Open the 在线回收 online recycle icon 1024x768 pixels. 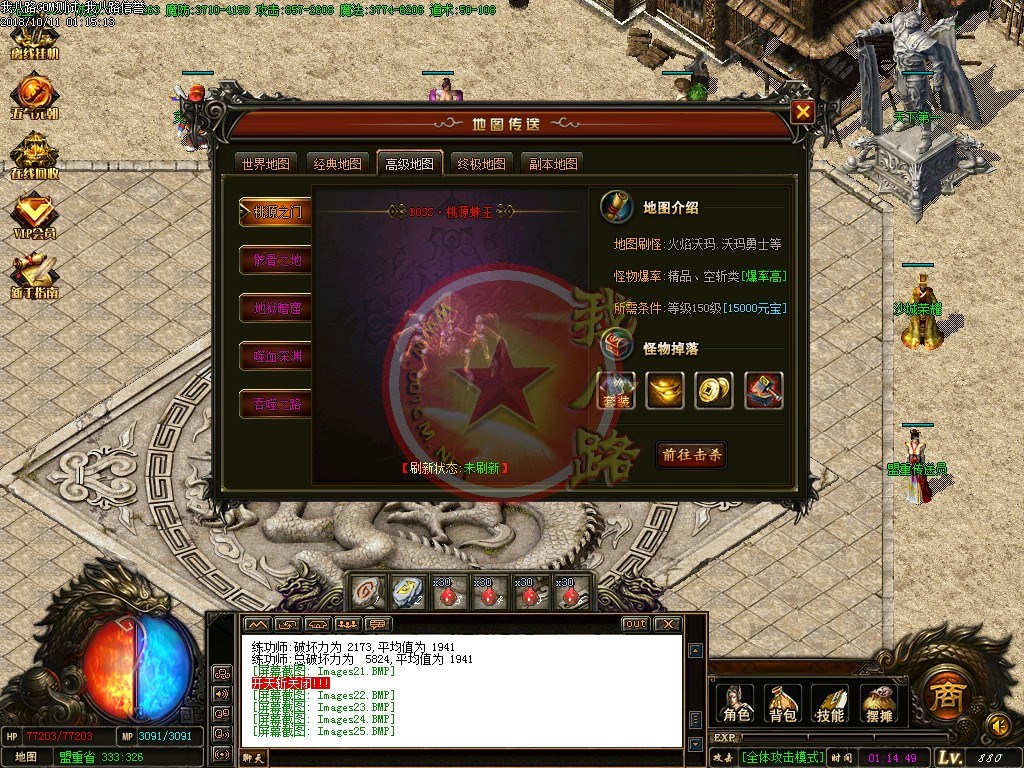click(35, 156)
